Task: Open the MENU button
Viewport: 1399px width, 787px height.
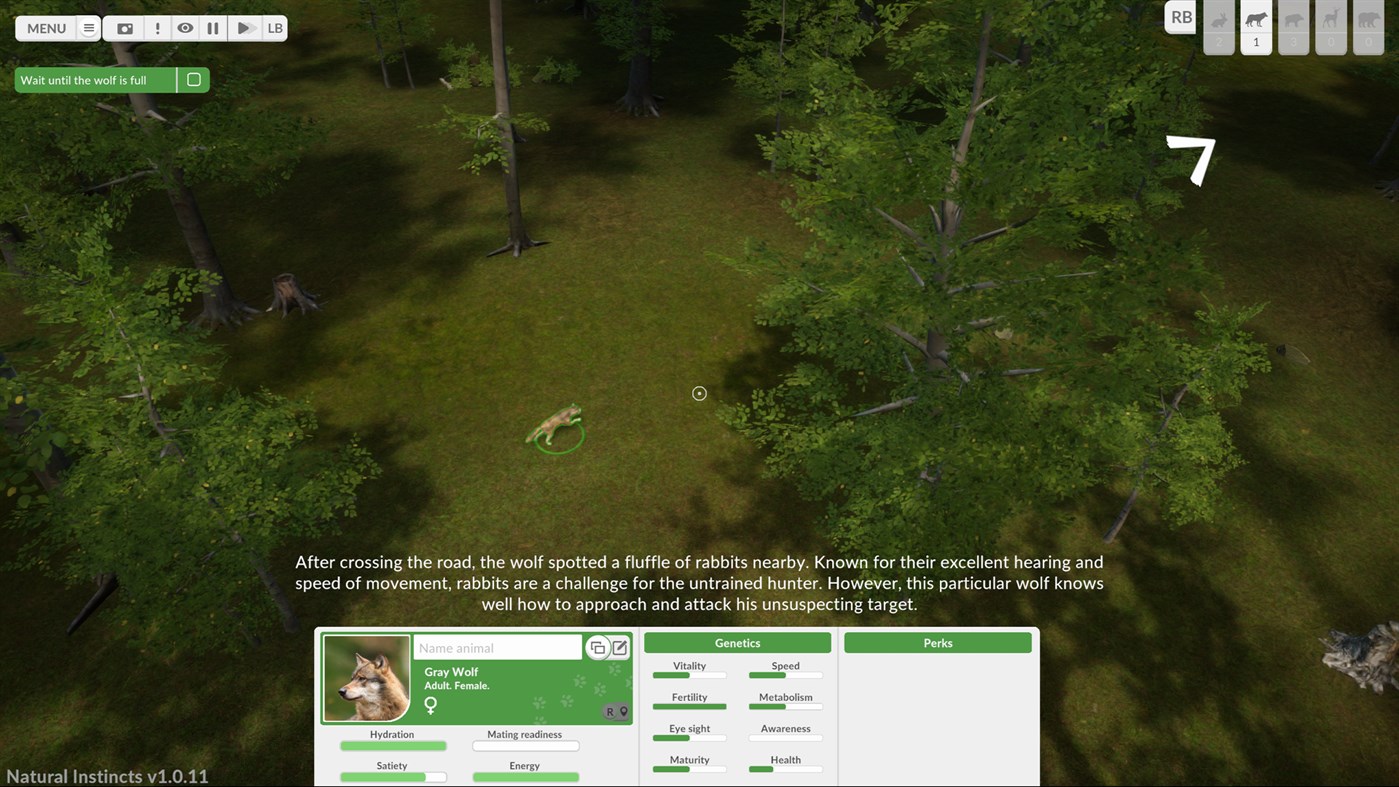Action: click(x=45, y=28)
